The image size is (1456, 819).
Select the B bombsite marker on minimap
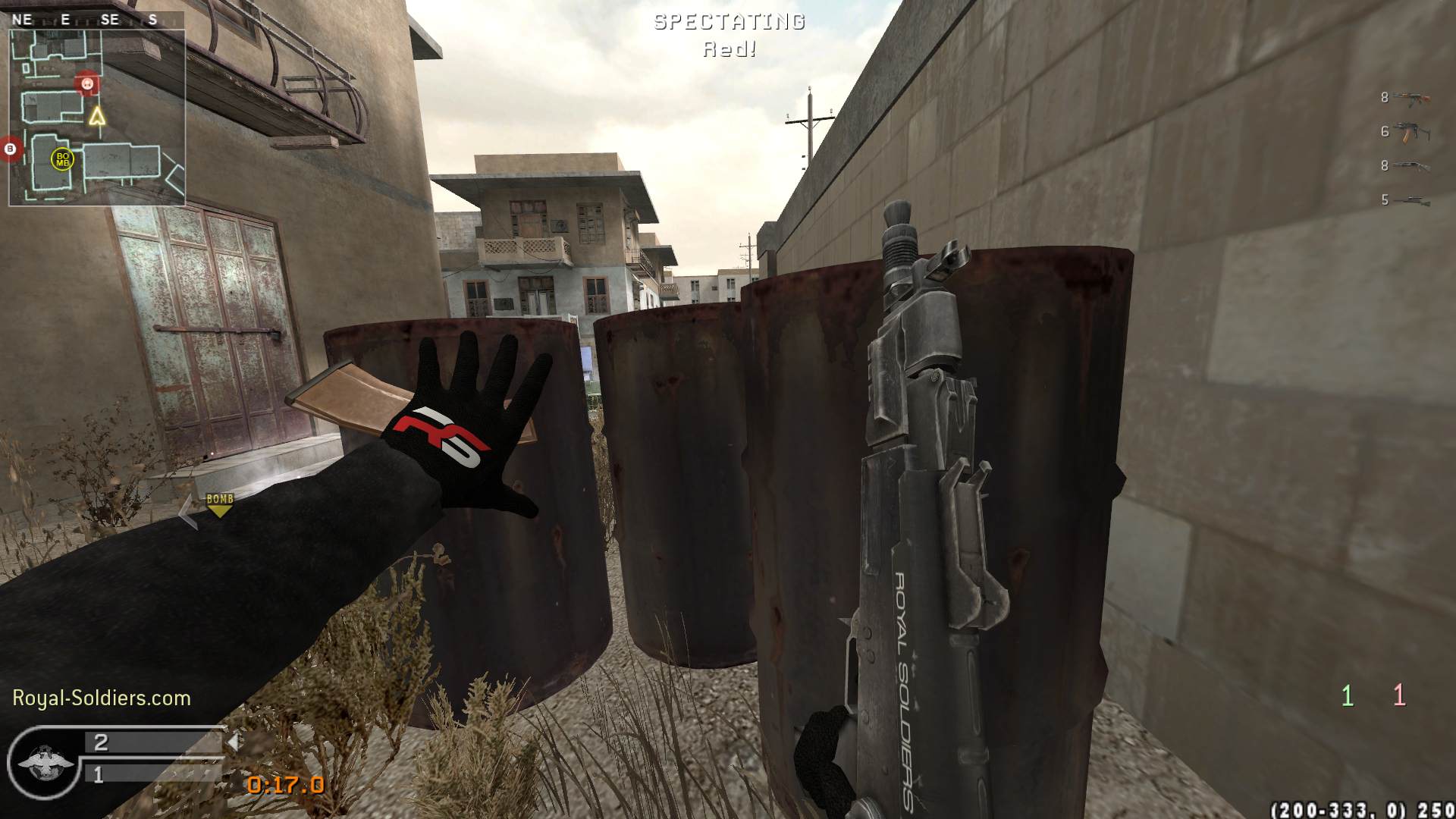[x=11, y=149]
